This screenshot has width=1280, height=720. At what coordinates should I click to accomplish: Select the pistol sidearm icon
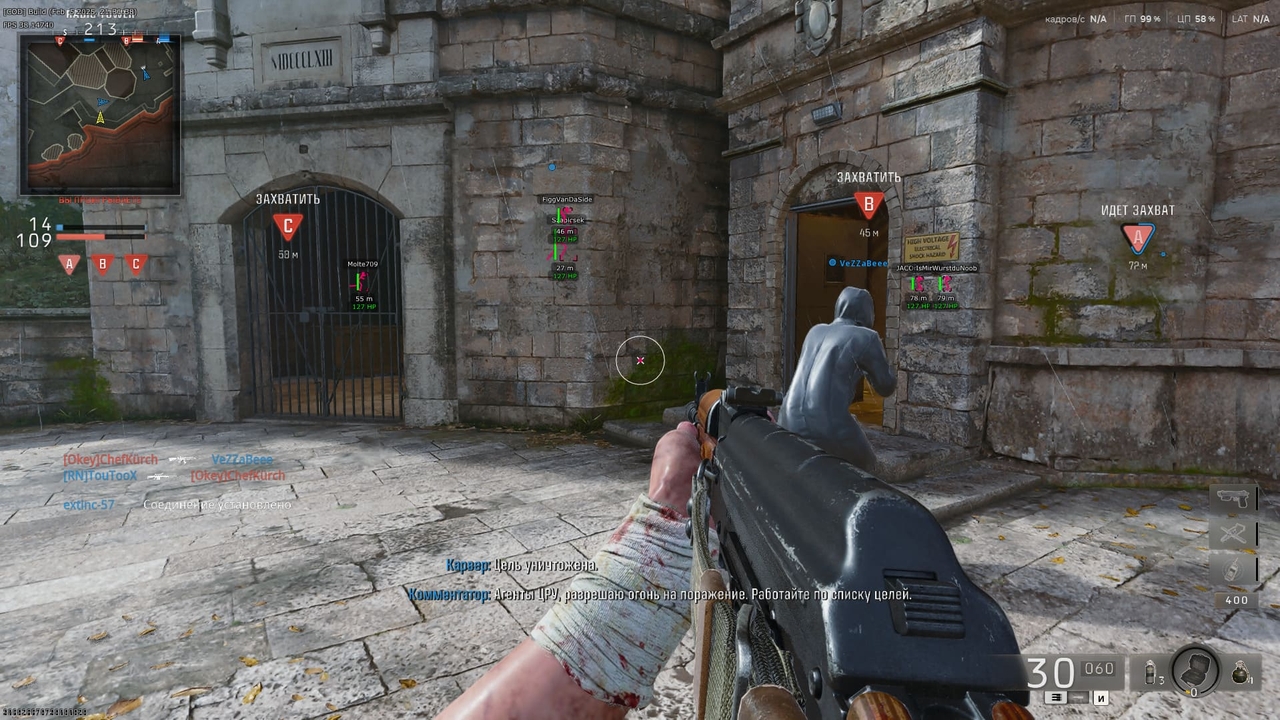coord(1233,497)
